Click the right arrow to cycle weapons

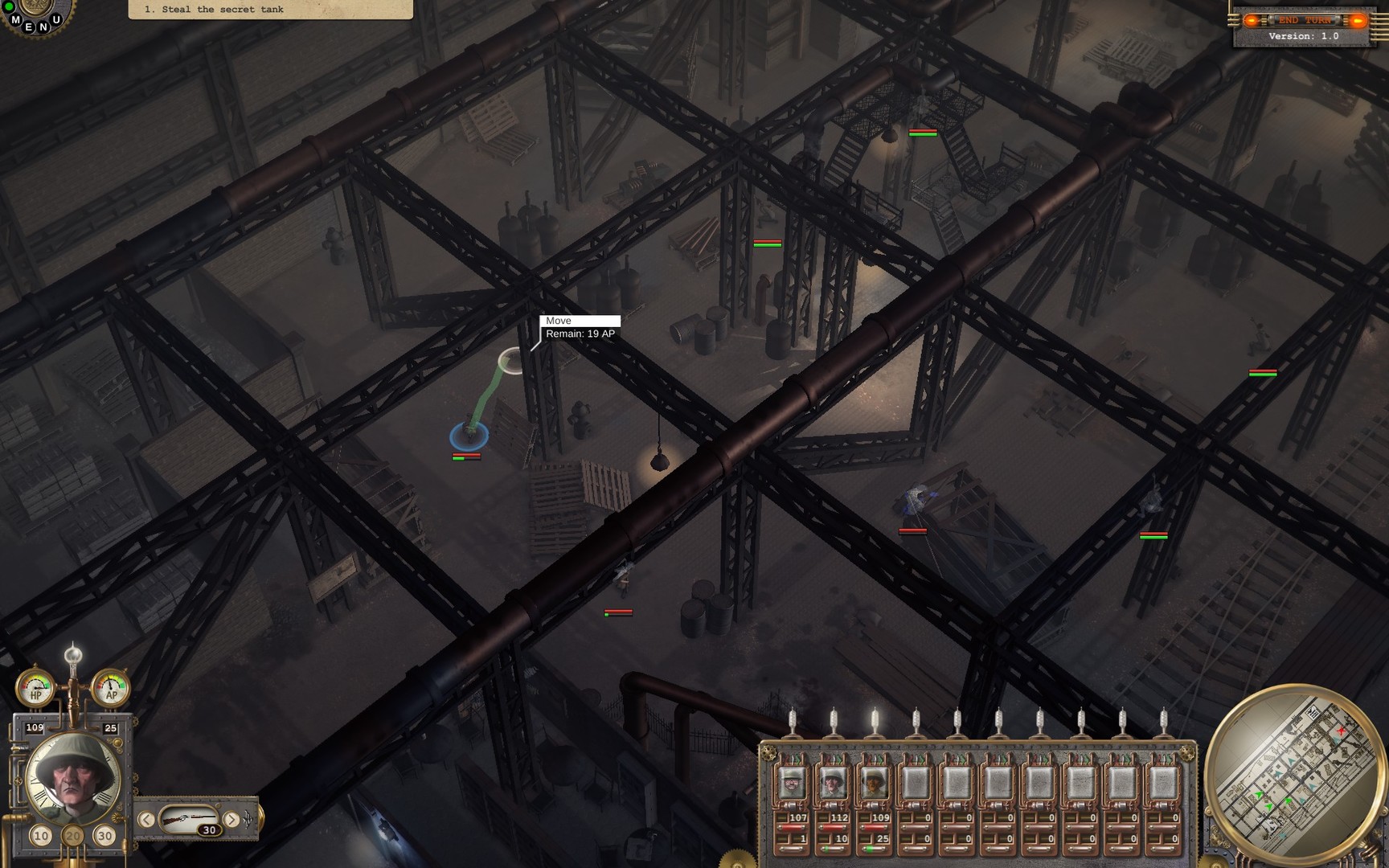click(231, 821)
